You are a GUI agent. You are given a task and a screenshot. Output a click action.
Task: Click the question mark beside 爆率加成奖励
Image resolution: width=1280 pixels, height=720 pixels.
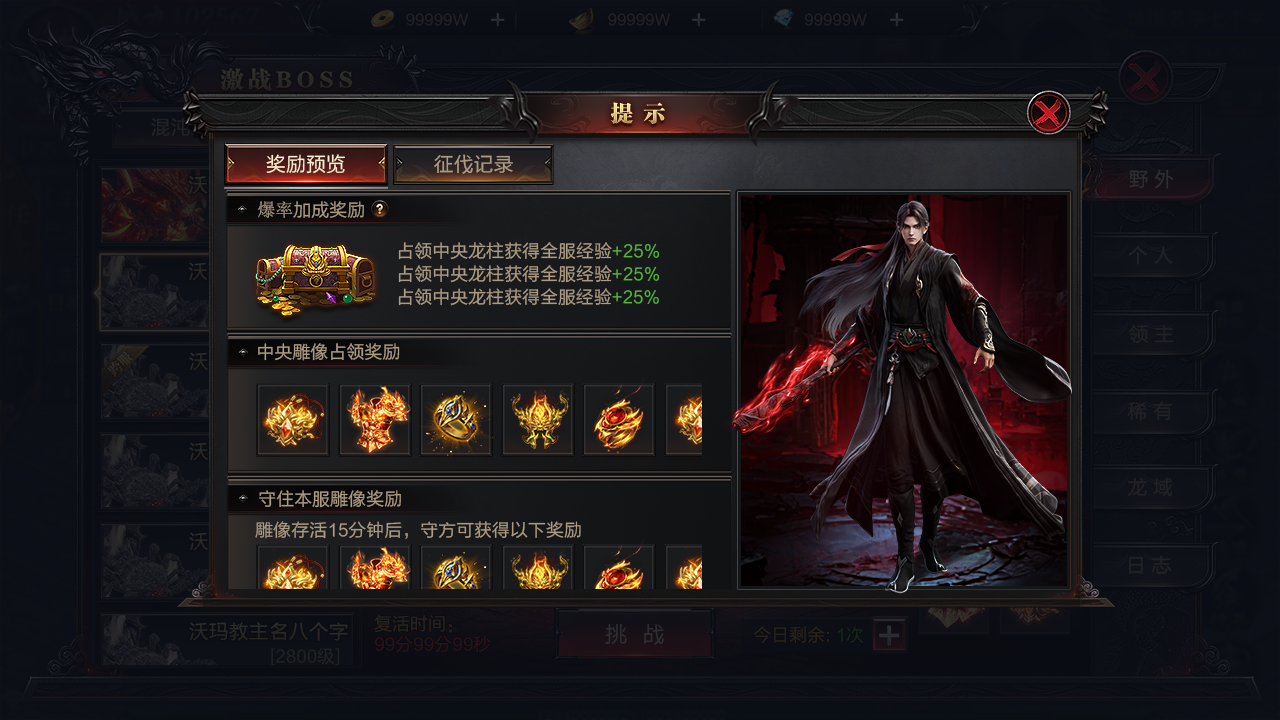pos(380,210)
